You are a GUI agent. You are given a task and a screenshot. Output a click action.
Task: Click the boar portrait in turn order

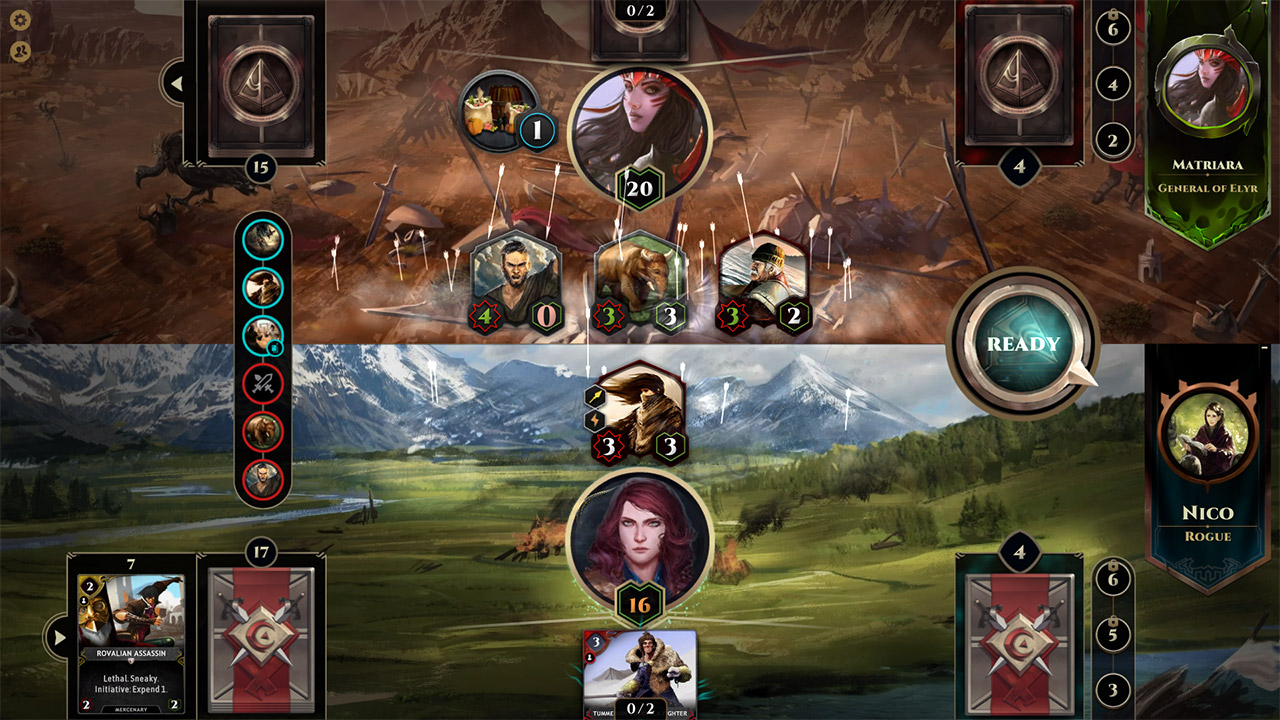coord(264,430)
